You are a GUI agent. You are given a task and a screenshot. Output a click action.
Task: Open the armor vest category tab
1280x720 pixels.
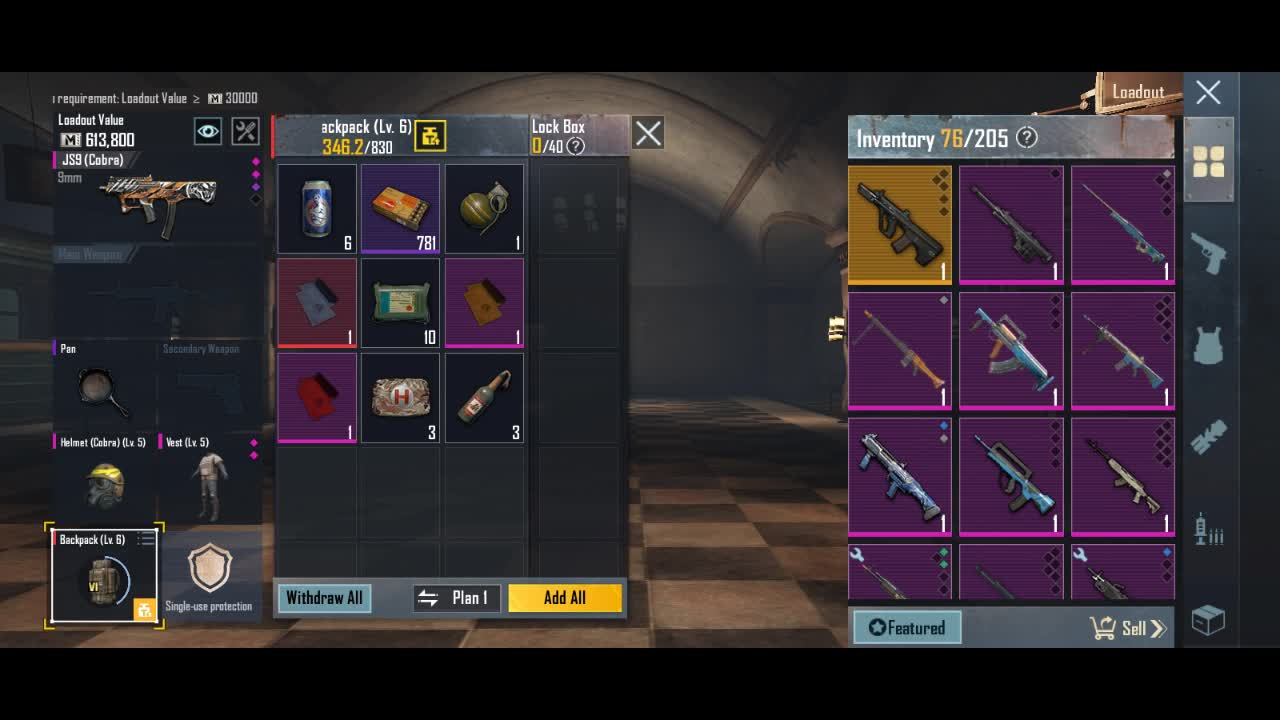point(1209,345)
